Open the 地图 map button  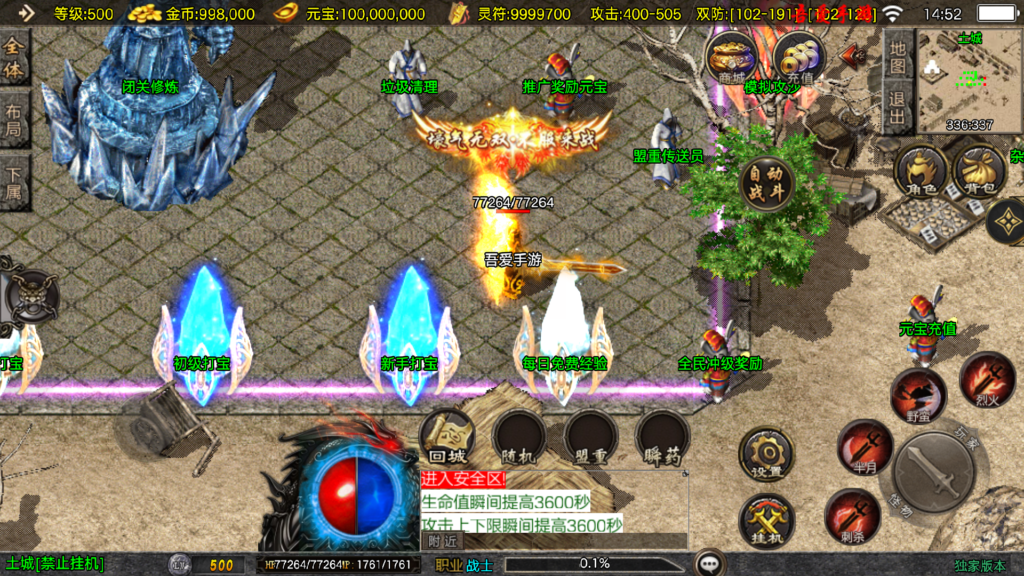click(897, 55)
